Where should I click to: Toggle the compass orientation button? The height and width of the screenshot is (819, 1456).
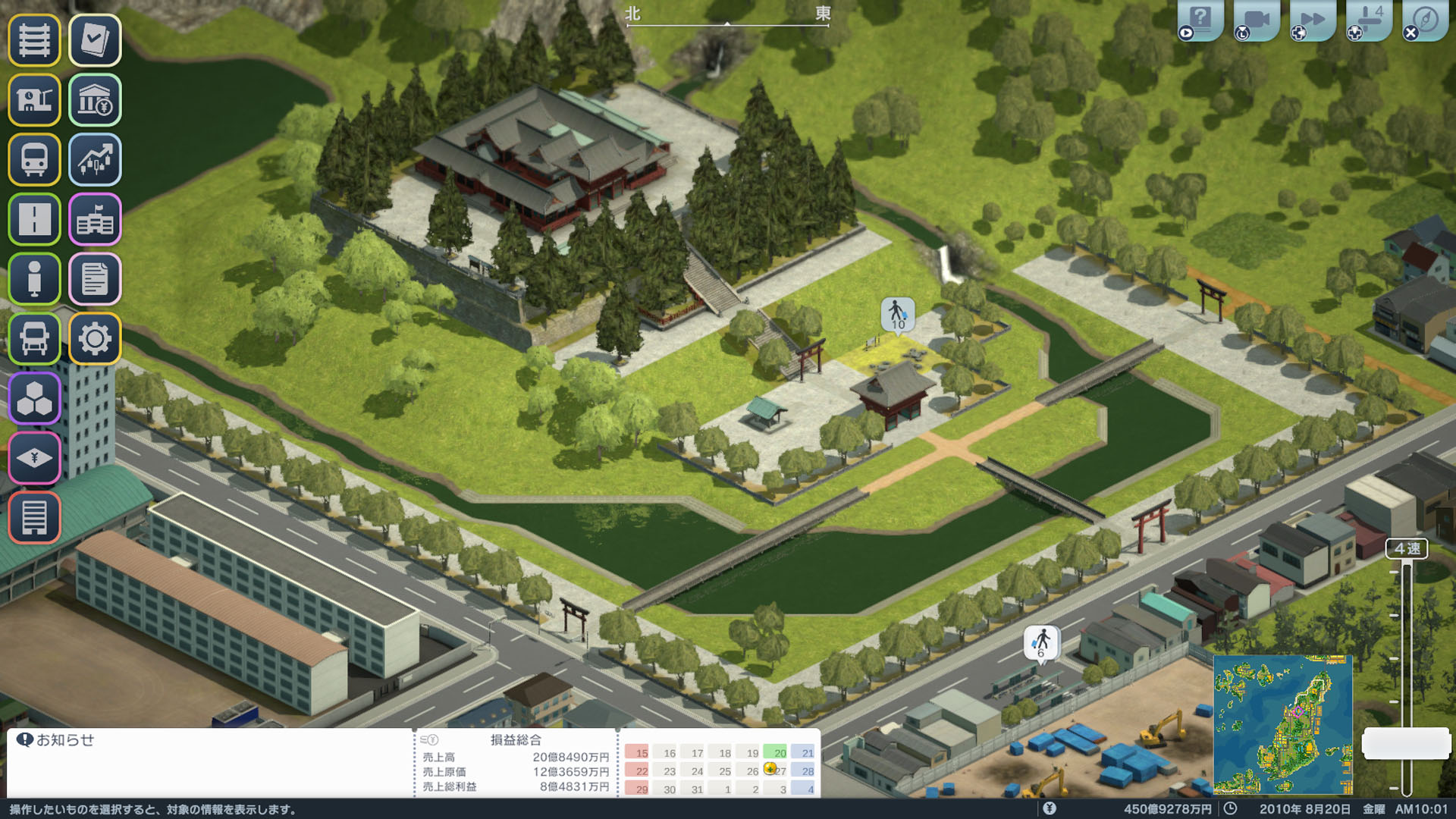[1426, 19]
